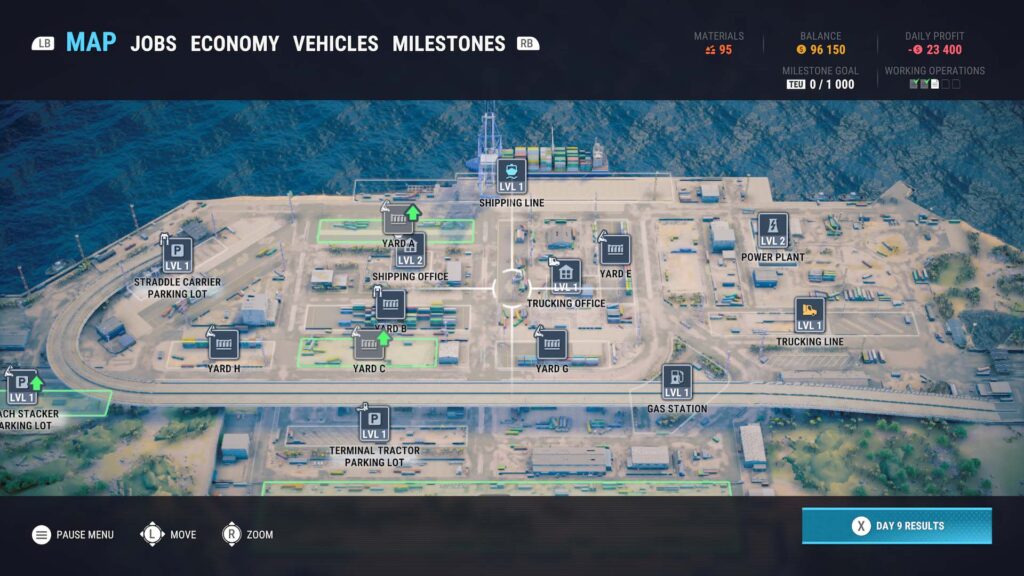Click the Yard C marker
Viewport: 1024px width, 576px height.
369,345
